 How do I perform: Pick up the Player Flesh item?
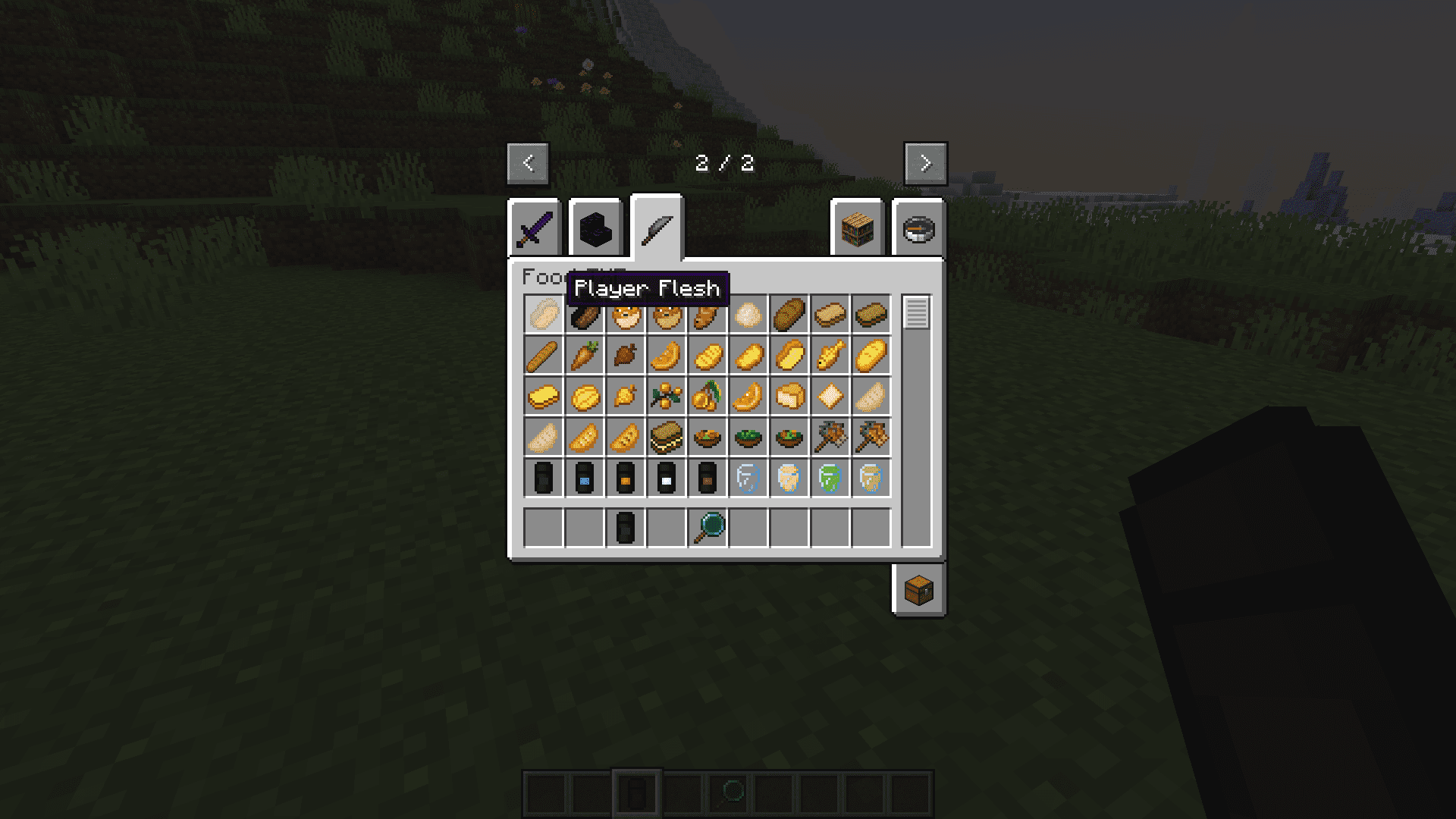544,314
